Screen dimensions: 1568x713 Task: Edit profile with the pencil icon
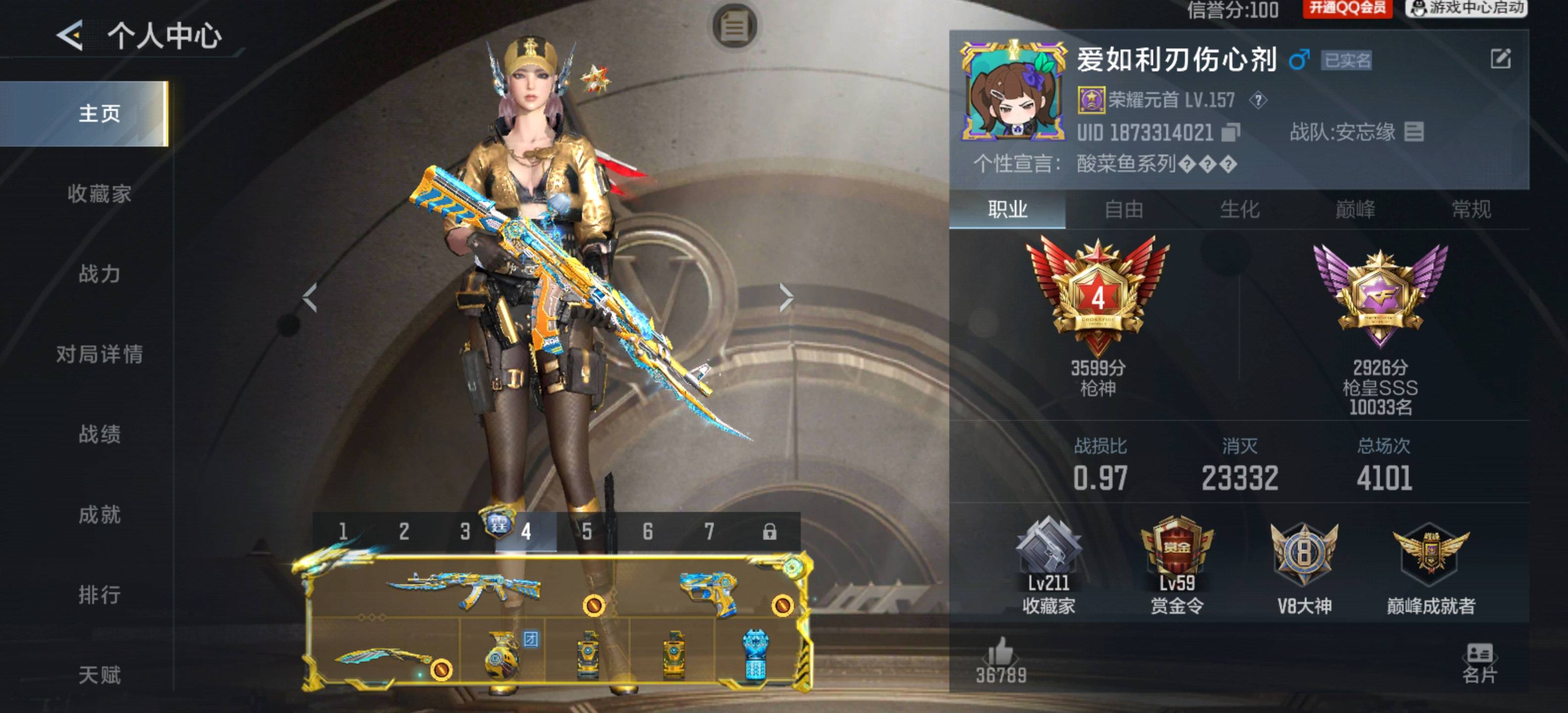tap(1500, 59)
